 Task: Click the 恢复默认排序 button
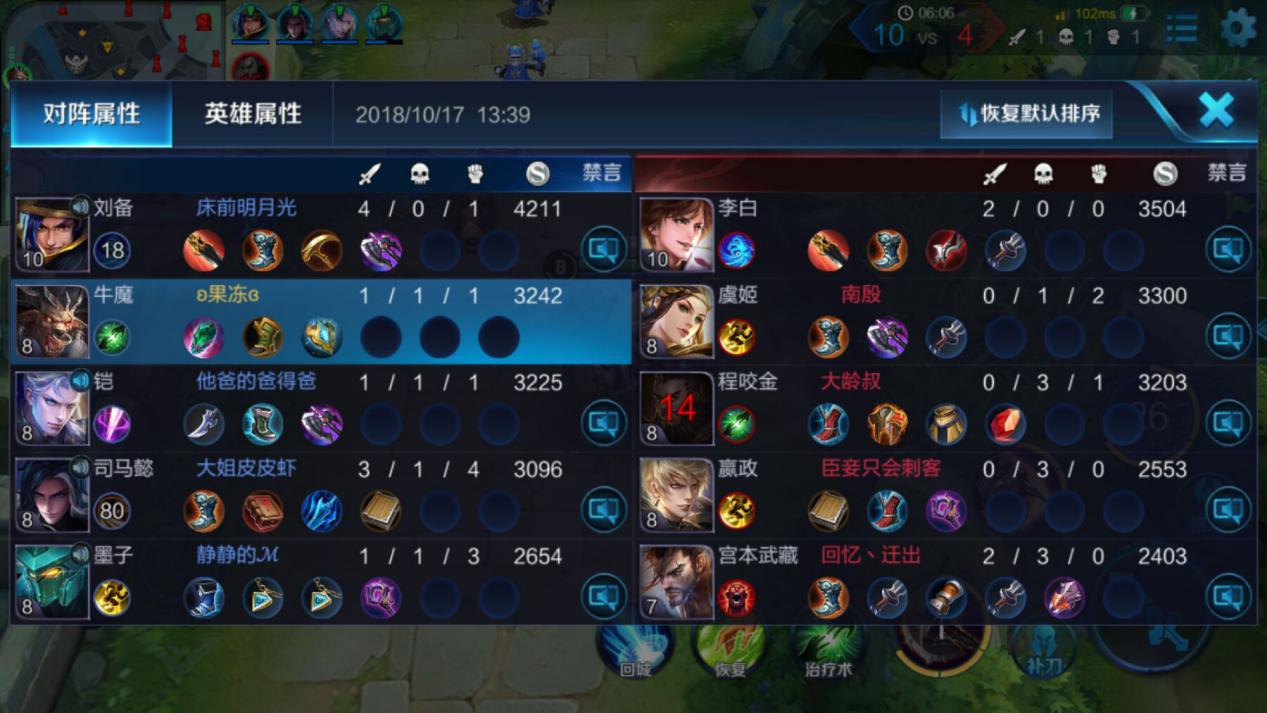click(x=1027, y=114)
